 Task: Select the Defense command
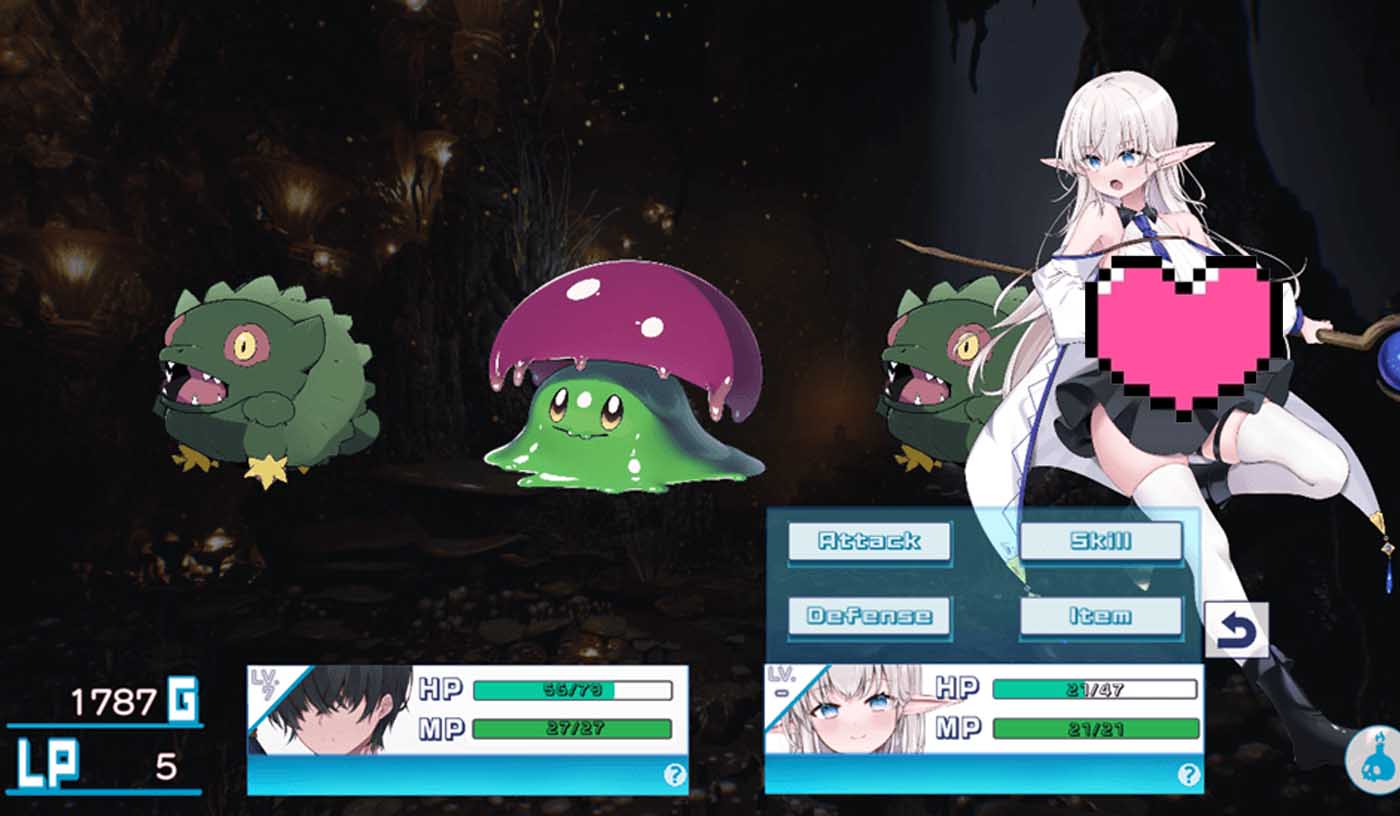tap(870, 617)
